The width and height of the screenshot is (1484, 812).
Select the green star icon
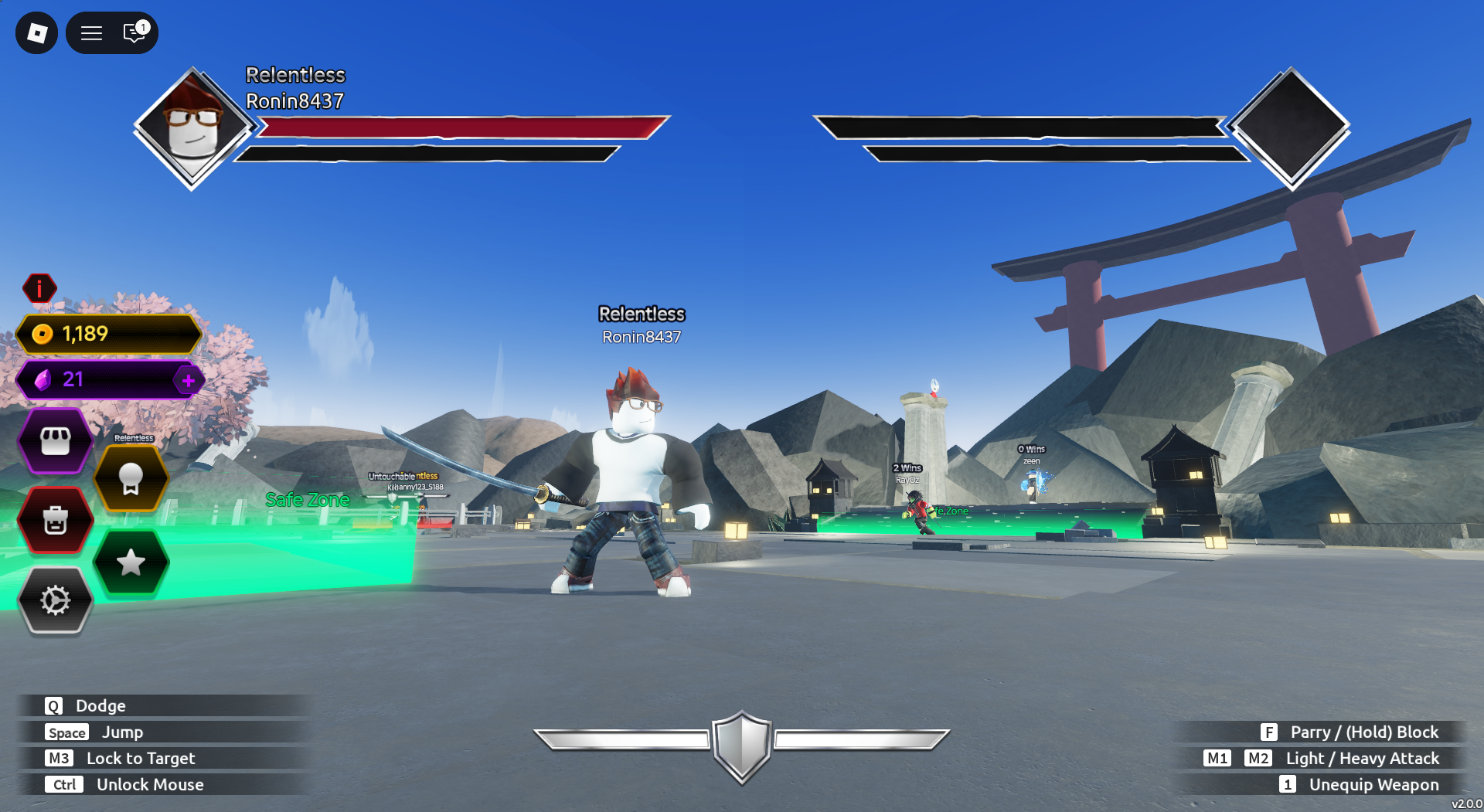[x=131, y=564]
